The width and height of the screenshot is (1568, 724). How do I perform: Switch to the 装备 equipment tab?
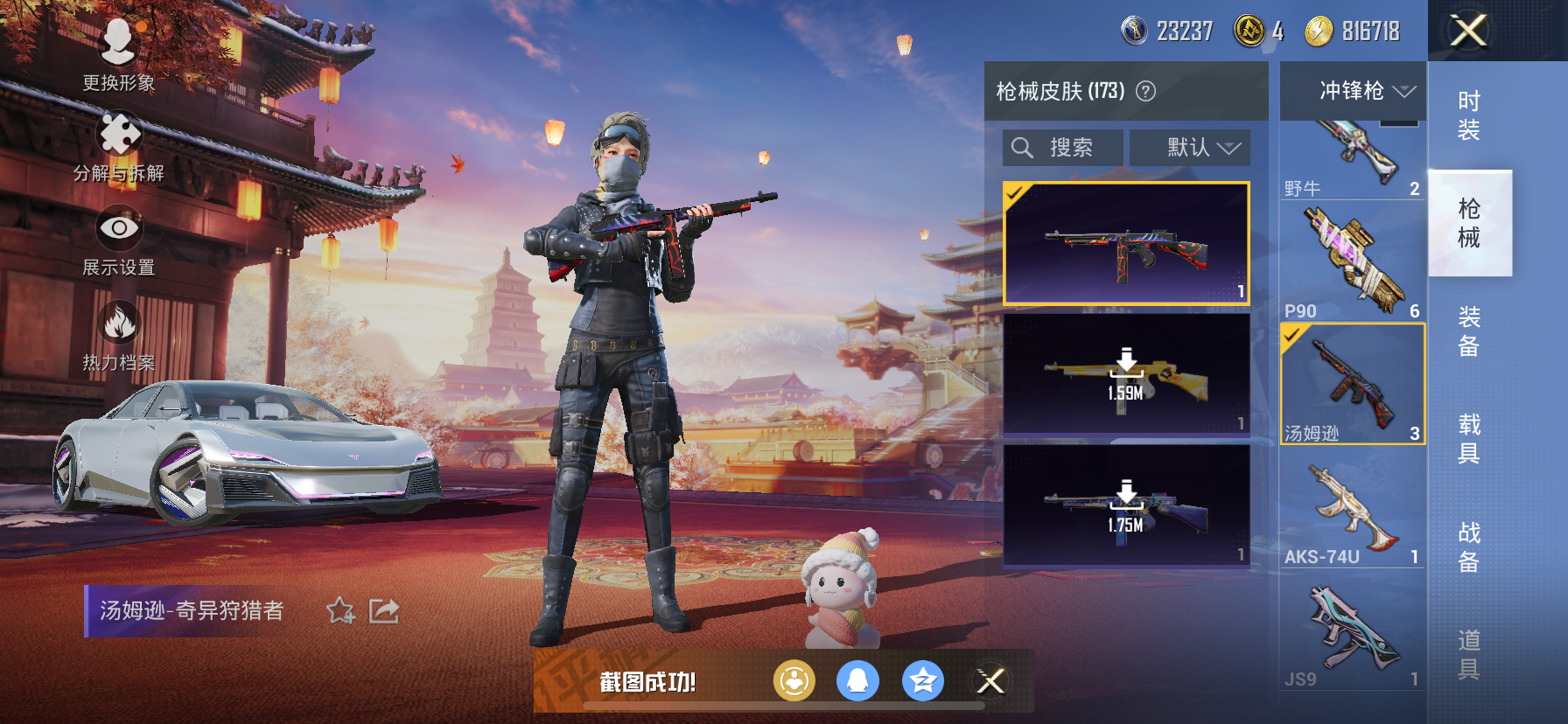tap(1469, 331)
